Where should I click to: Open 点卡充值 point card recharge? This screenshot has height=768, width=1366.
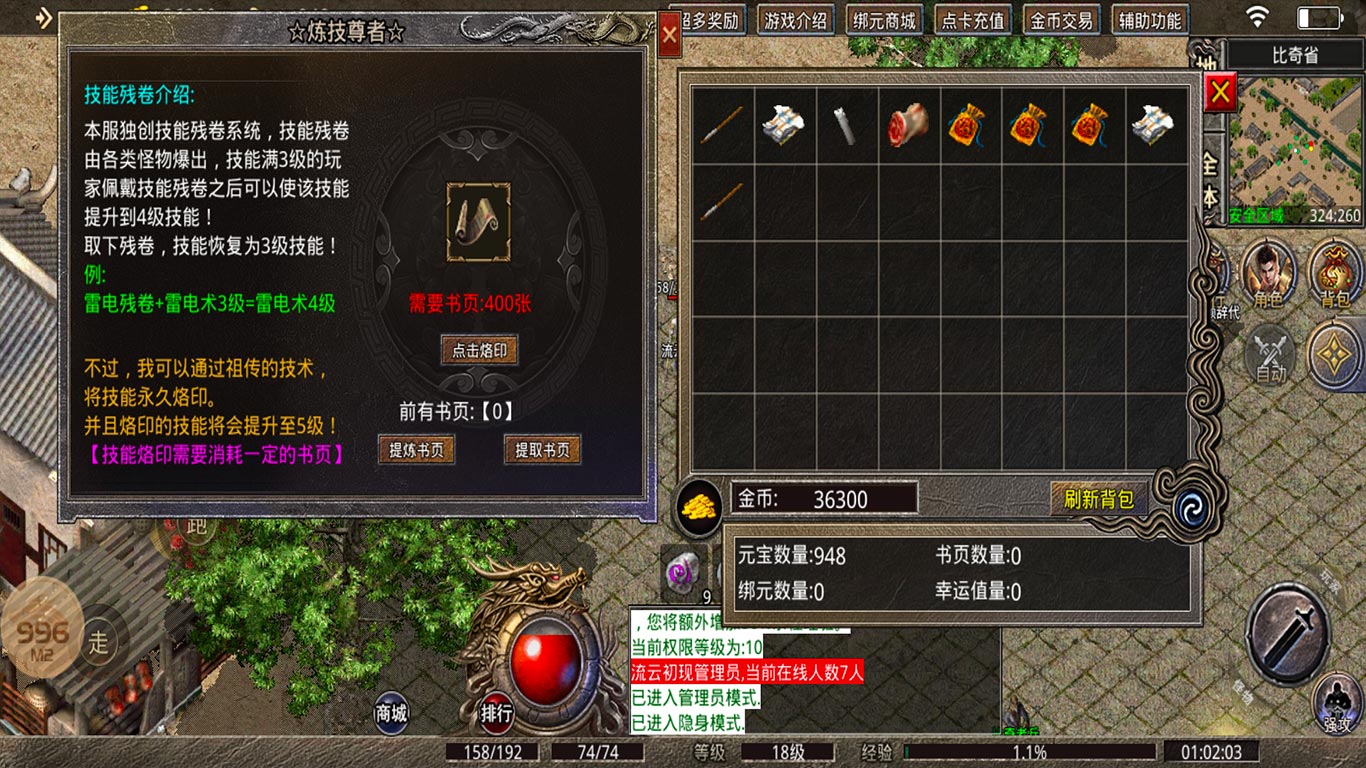coord(973,20)
